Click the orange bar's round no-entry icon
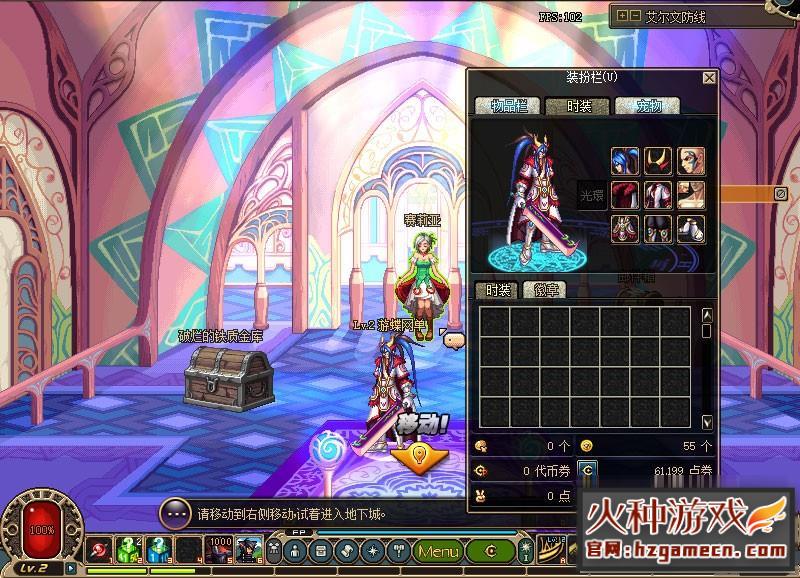The height and width of the screenshot is (578, 800). pos(781,194)
